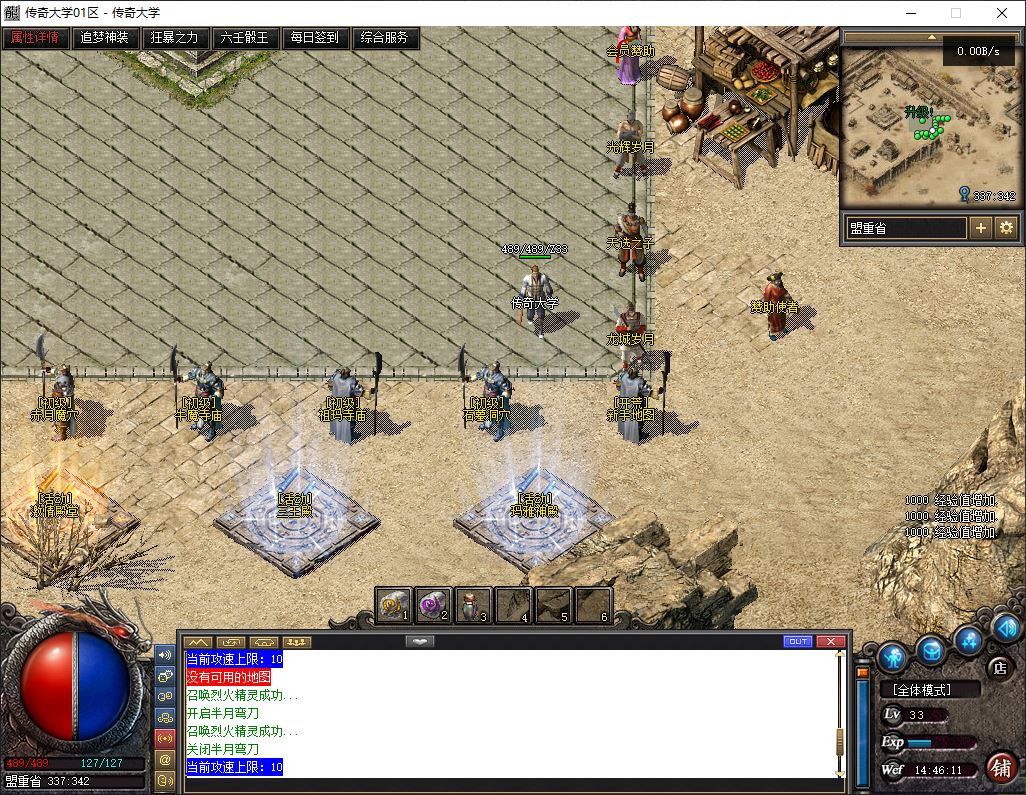Minimize the game window
The width and height of the screenshot is (1026, 795).
pyautogui.click(x=910, y=13)
